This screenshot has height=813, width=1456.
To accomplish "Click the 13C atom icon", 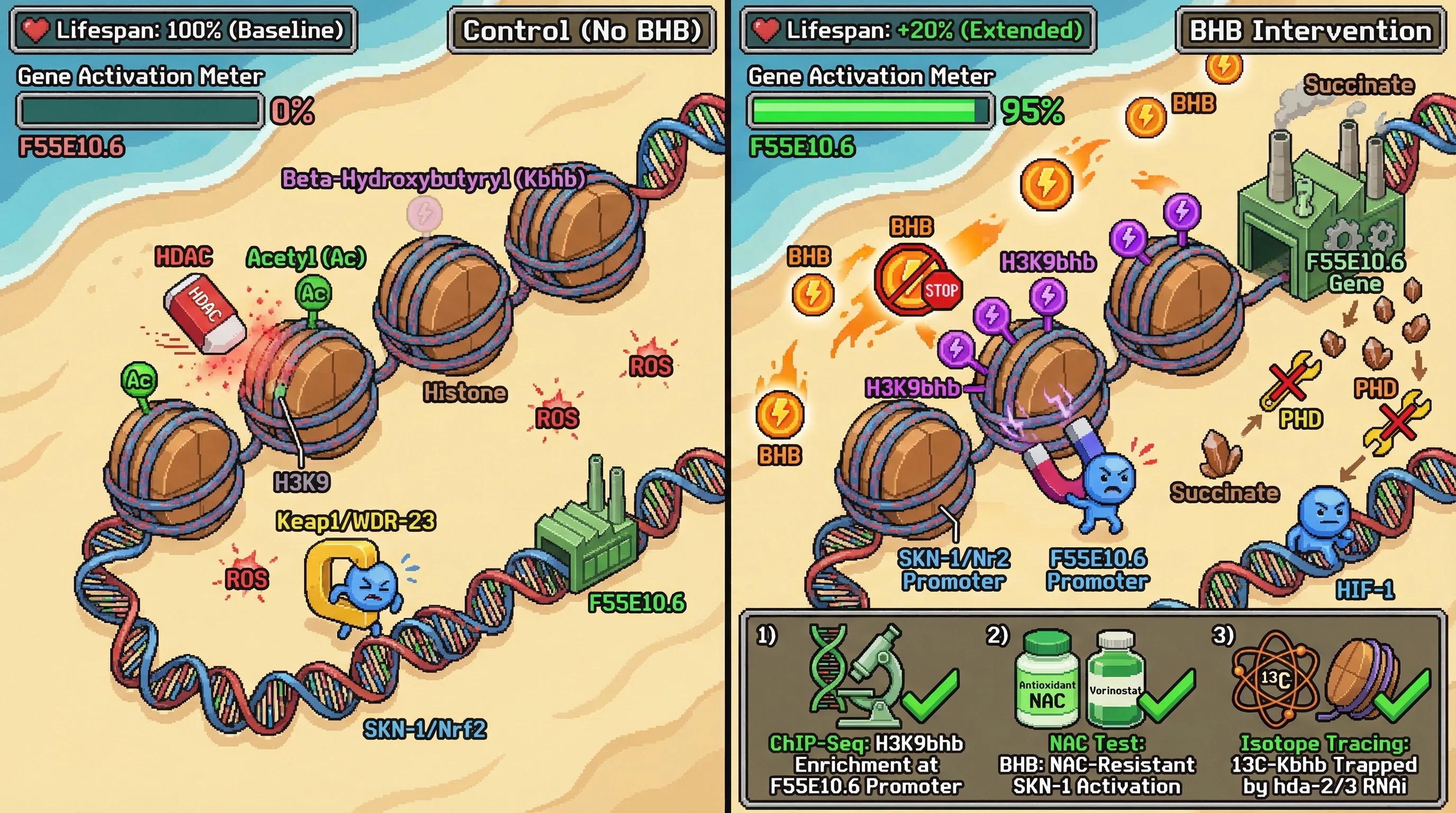I will [x=1276, y=679].
